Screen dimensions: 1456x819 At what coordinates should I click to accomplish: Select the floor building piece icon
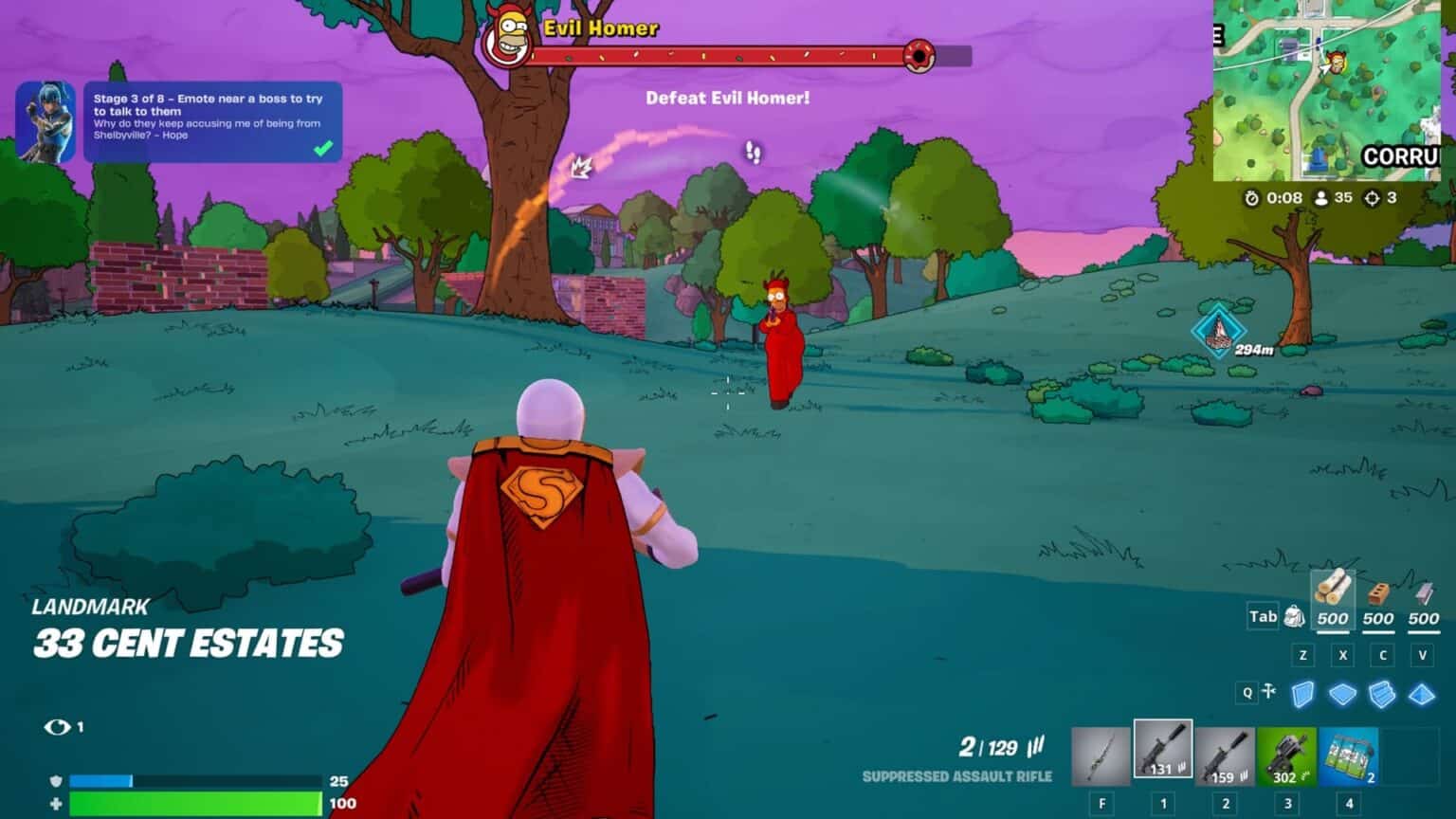click(1344, 693)
